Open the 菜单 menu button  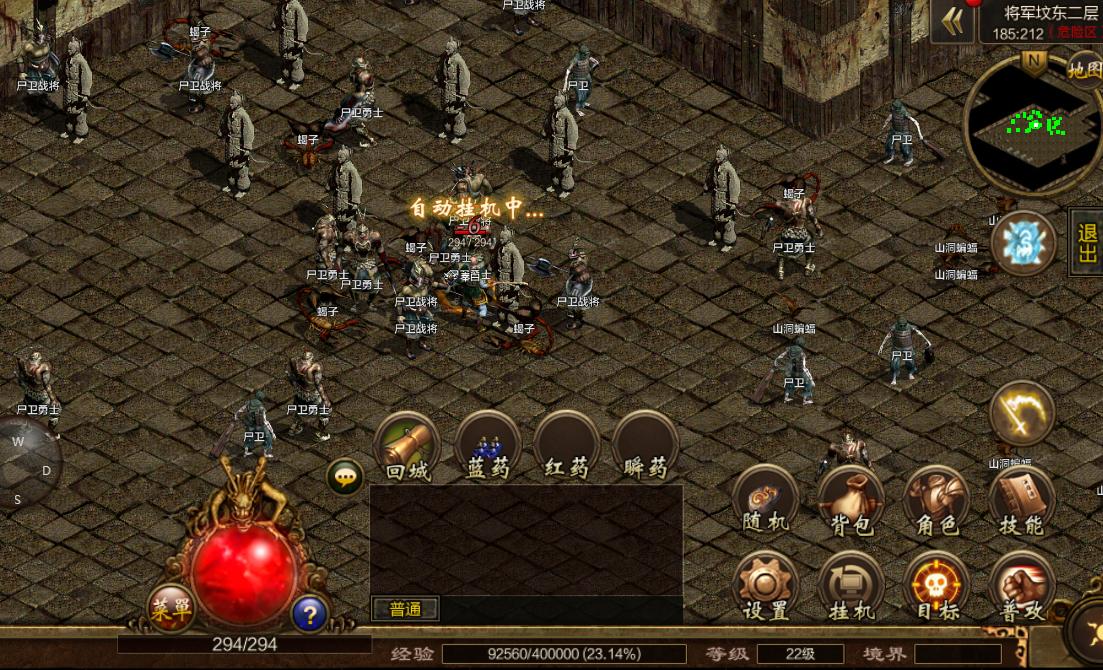pyautogui.click(x=170, y=607)
